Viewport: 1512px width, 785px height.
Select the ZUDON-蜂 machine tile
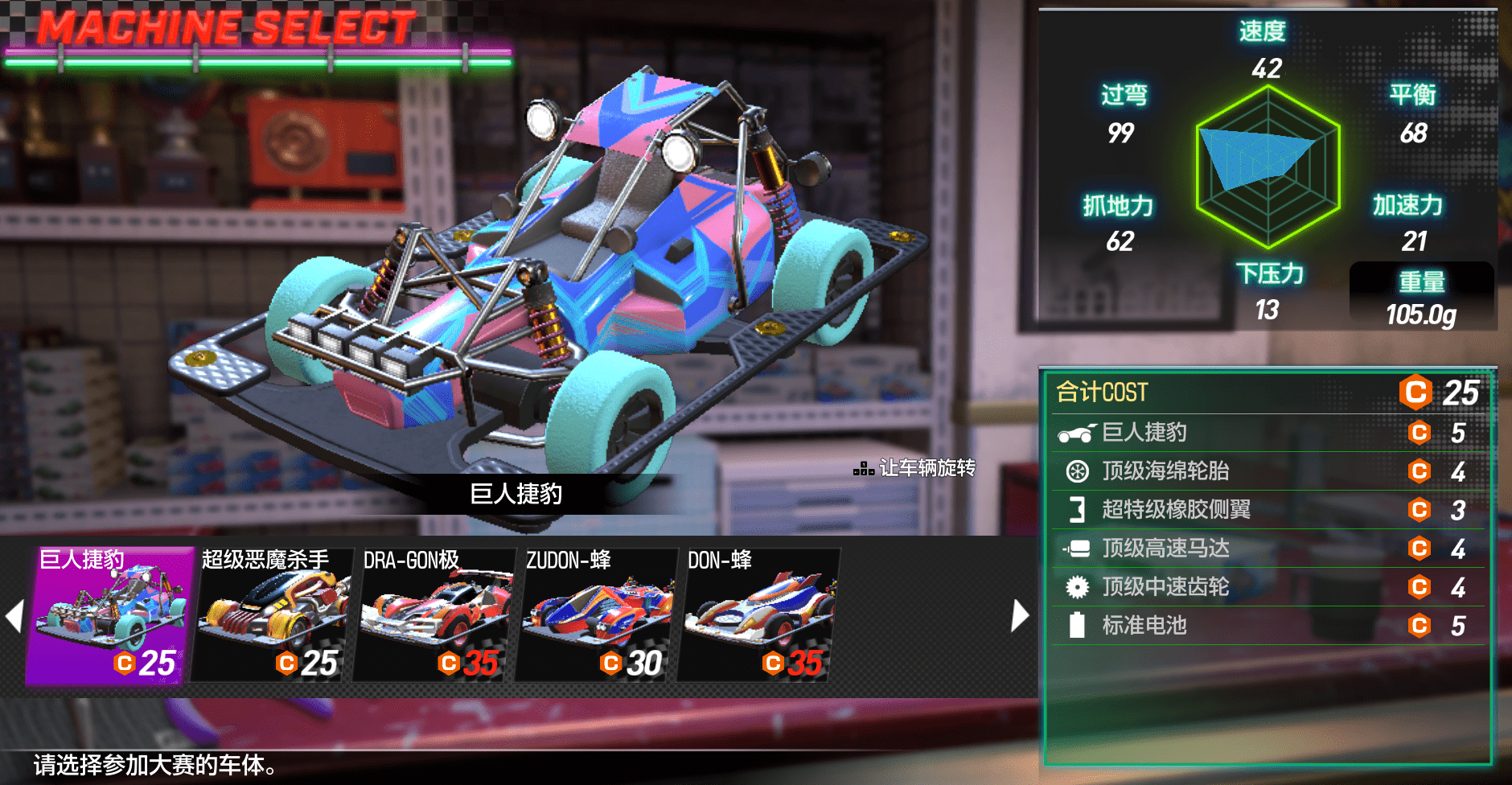tap(596, 615)
